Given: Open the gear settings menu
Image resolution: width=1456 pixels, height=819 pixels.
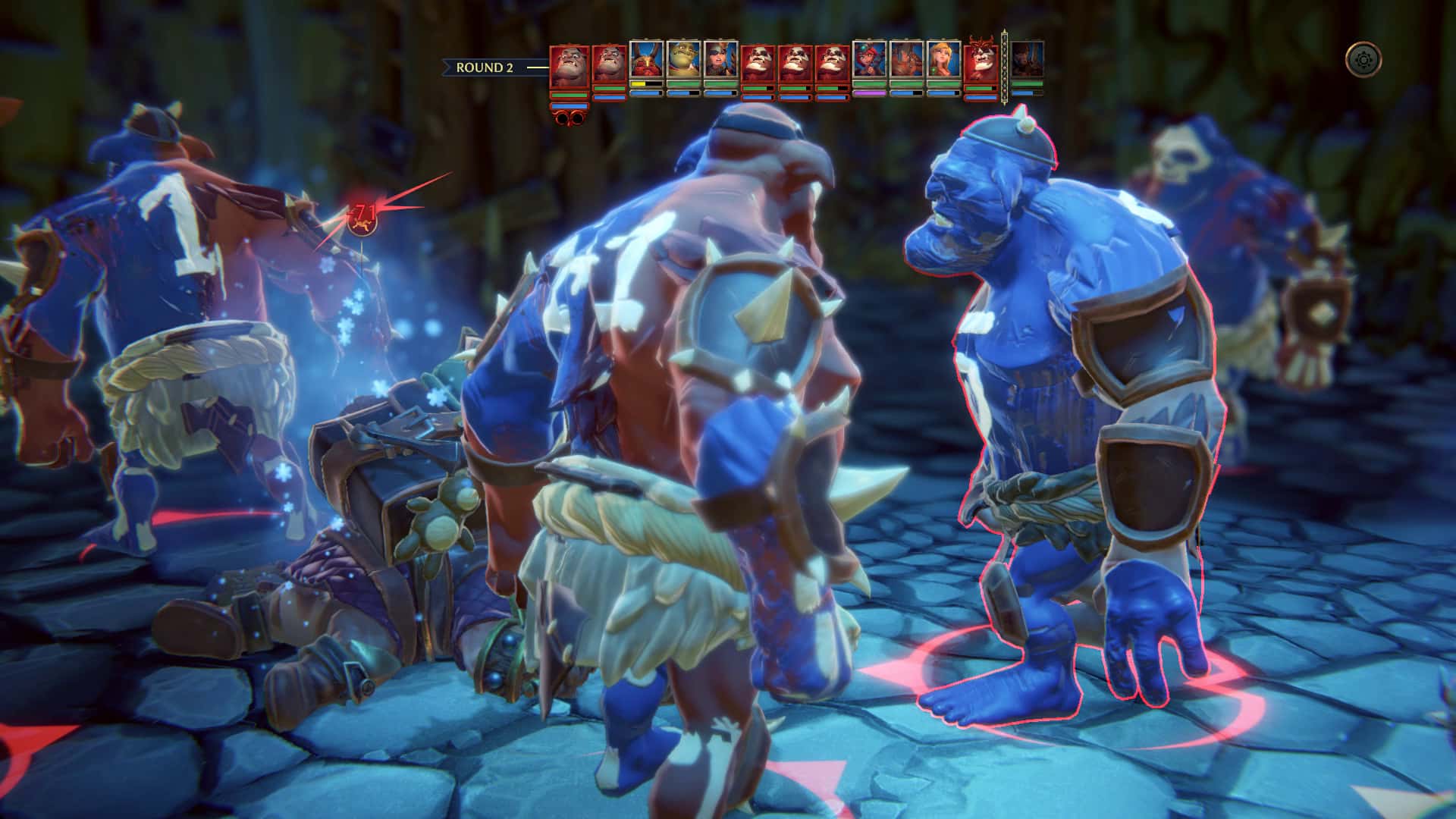Looking at the screenshot, I should pos(1363,59).
